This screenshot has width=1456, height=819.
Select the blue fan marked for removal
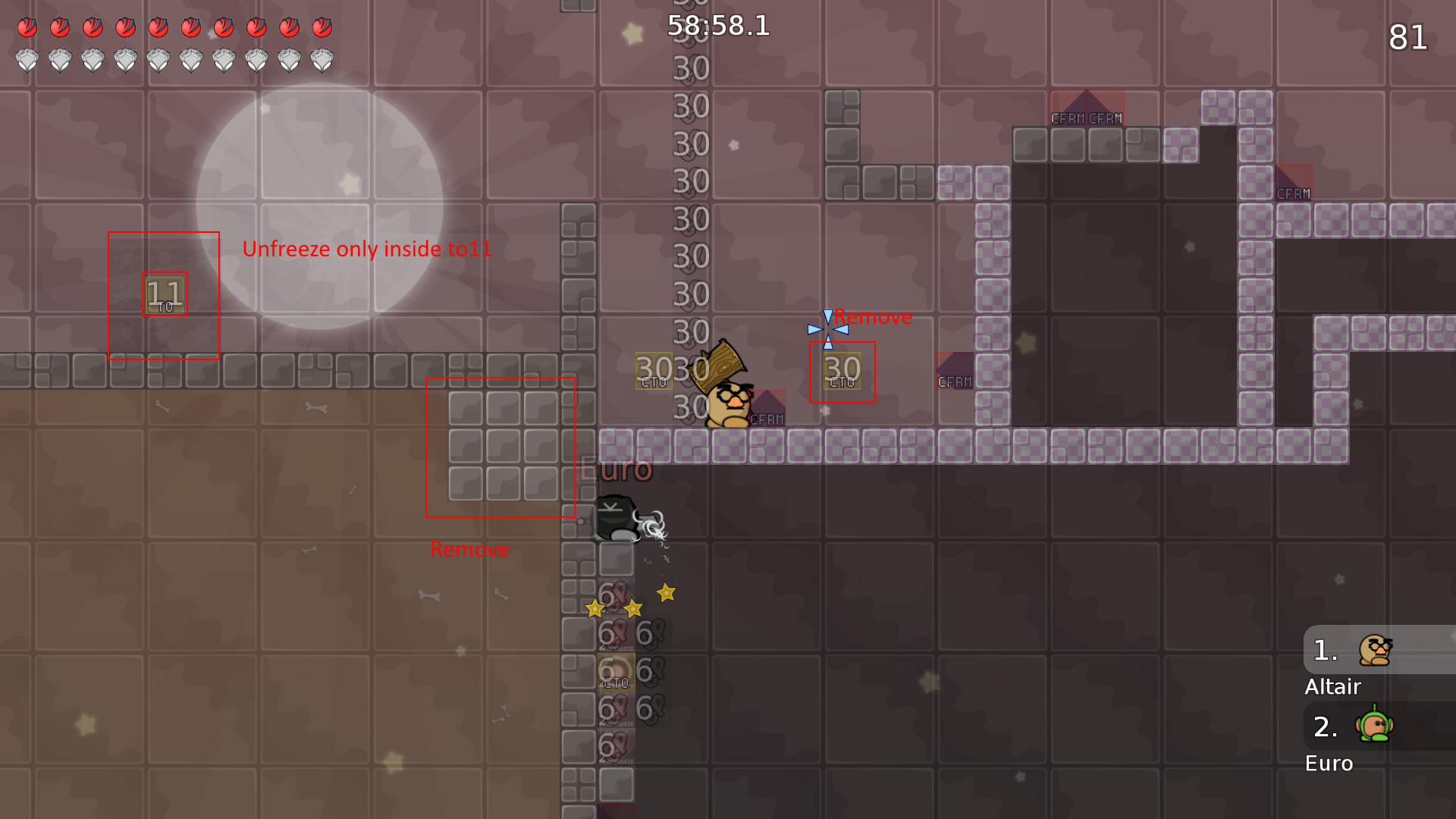point(827,329)
